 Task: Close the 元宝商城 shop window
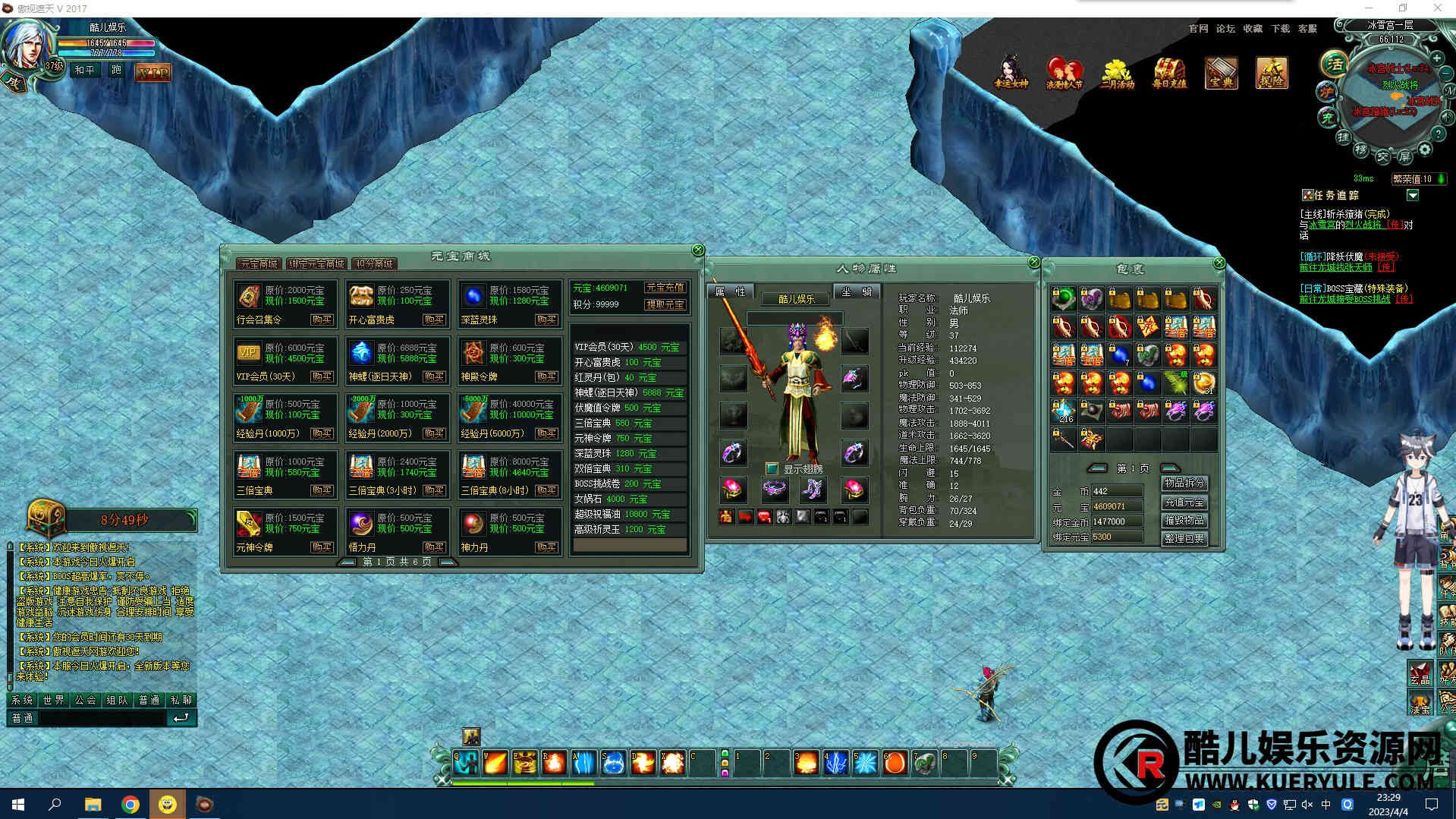(698, 250)
